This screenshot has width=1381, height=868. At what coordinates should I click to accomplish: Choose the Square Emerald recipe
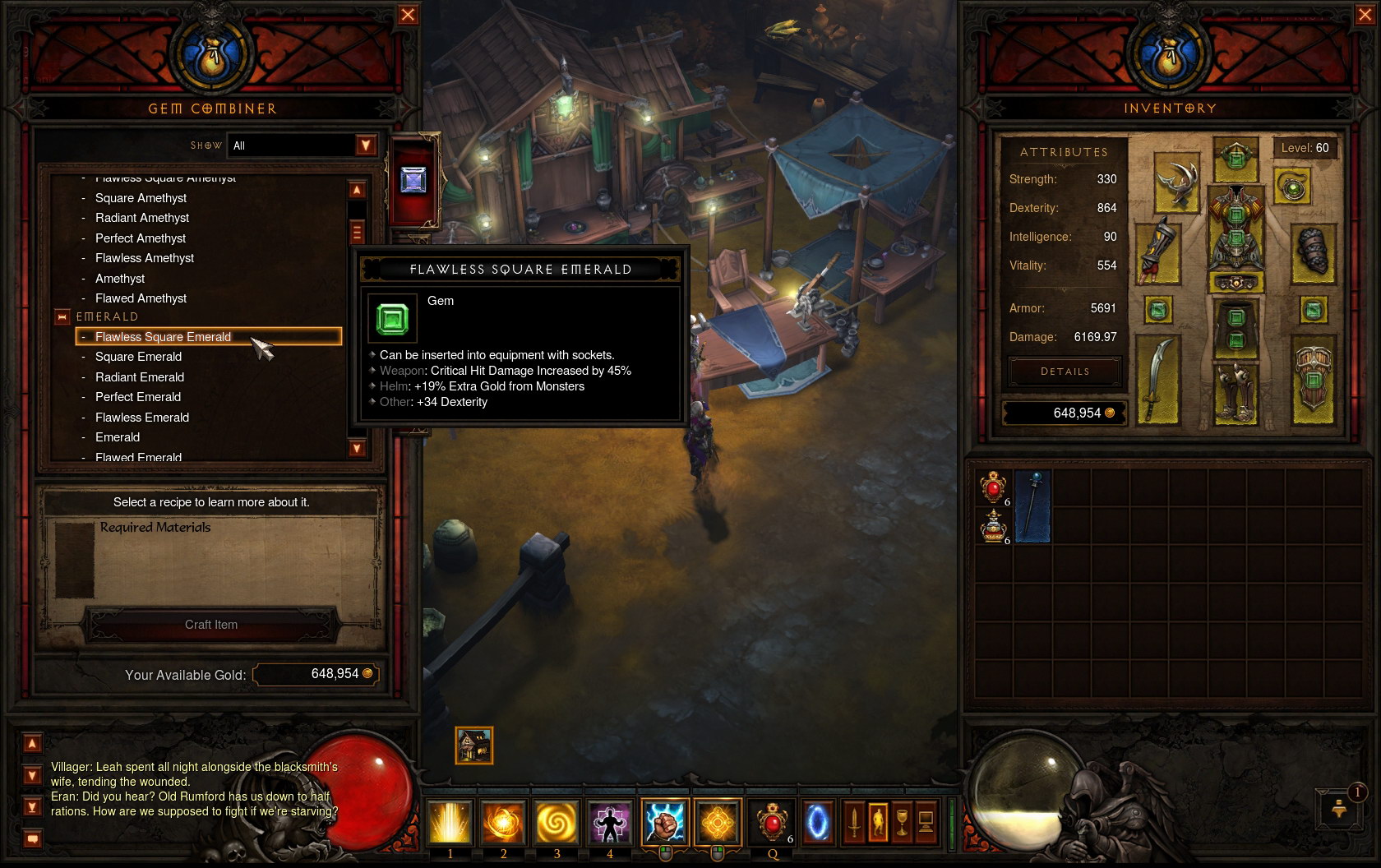pyautogui.click(x=138, y=357)
